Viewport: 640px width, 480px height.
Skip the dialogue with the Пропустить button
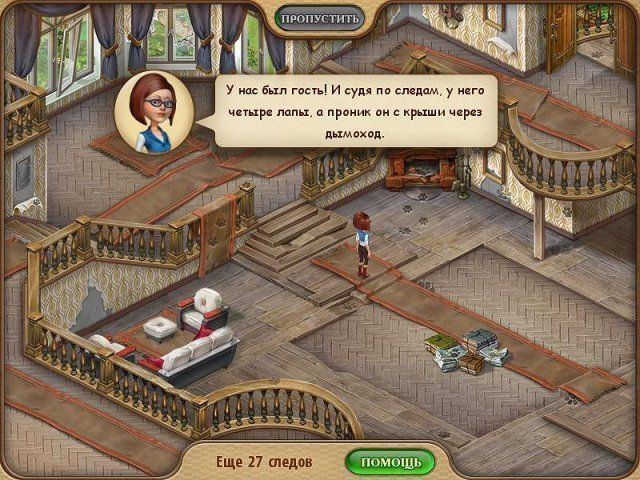coord(318,18)
